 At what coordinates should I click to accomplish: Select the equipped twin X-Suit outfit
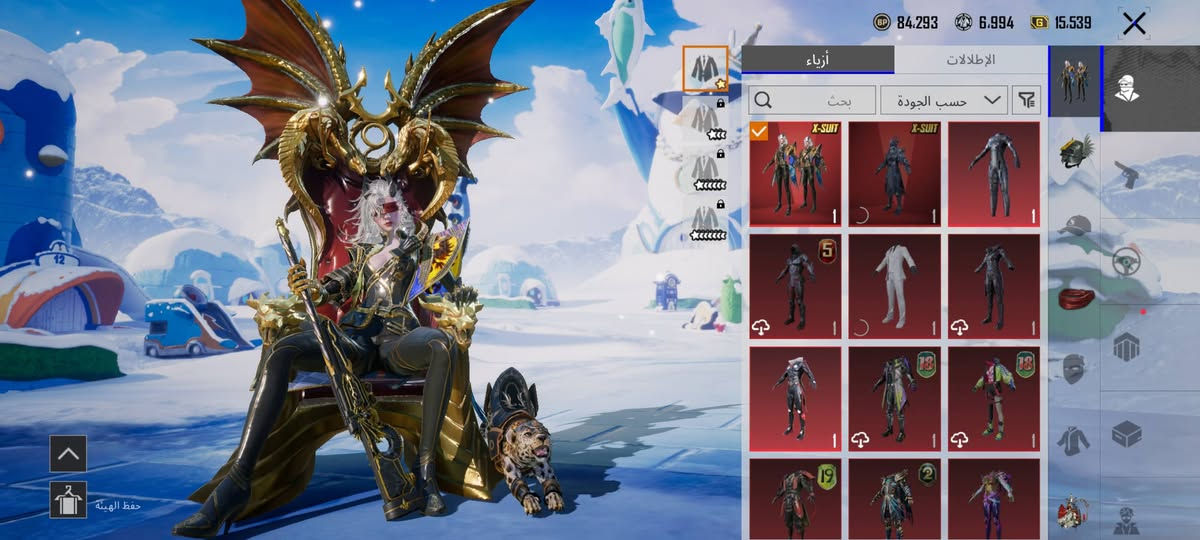pos(795,173)
